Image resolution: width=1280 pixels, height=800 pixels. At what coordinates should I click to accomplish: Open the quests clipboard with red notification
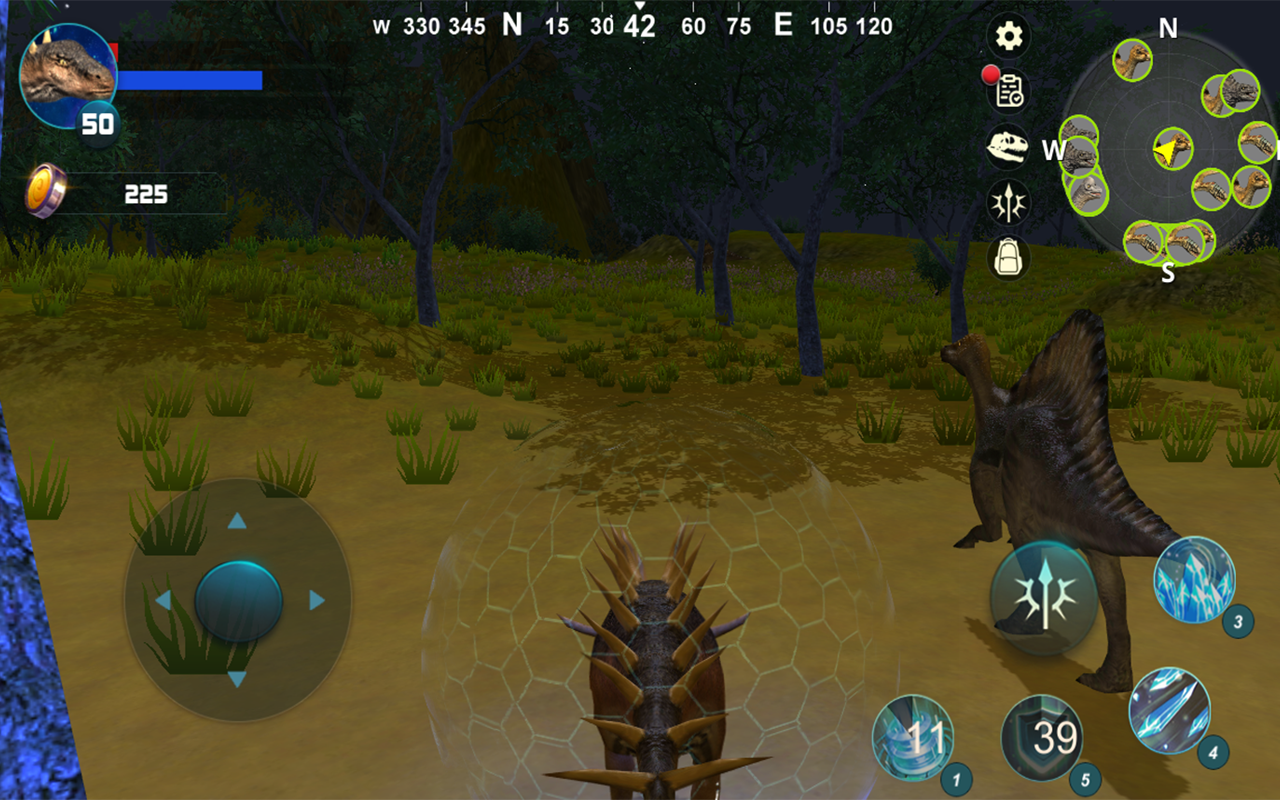tap(1010, 91)
